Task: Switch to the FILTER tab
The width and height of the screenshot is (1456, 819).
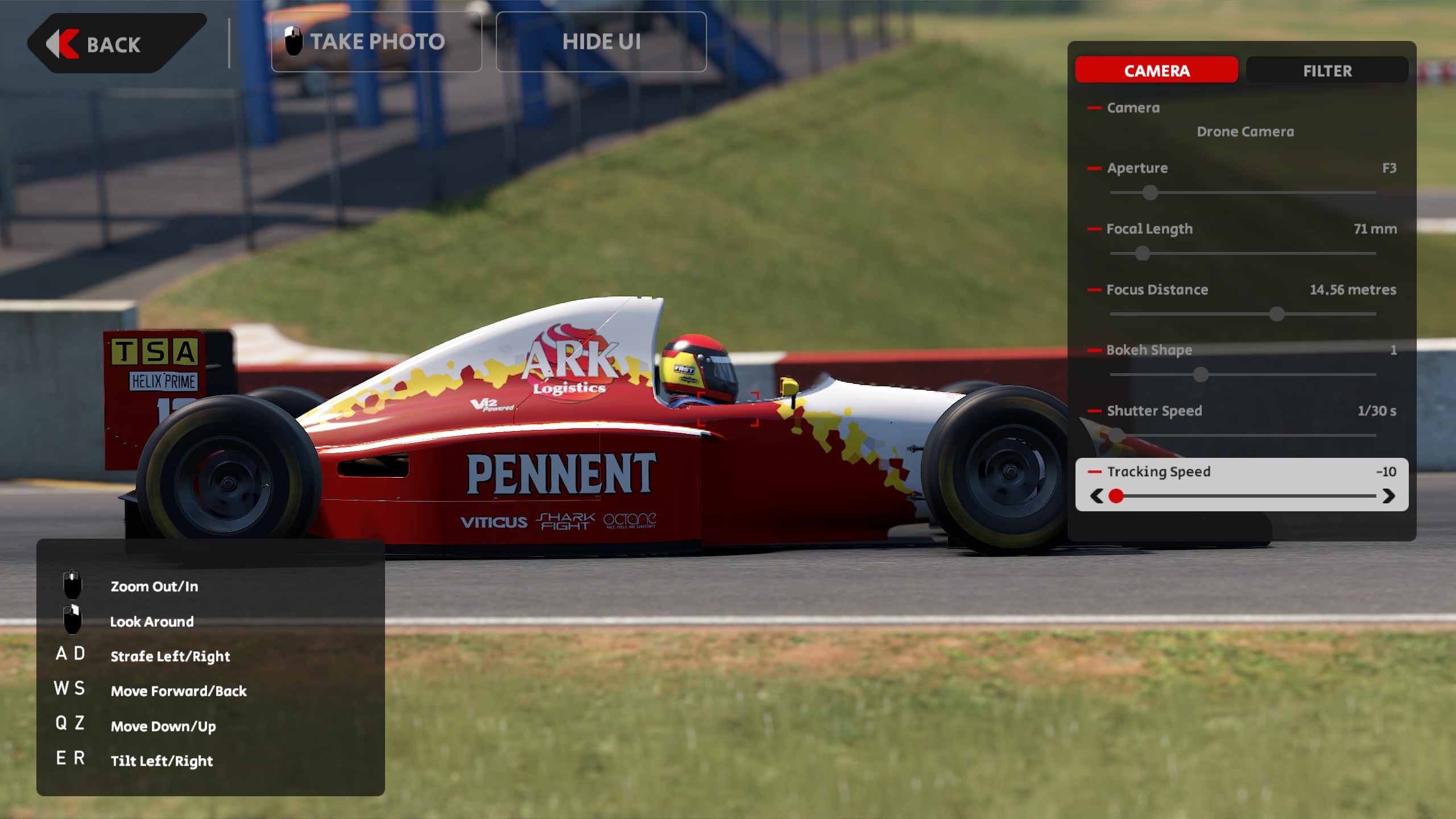Action: pos(1327,71)
